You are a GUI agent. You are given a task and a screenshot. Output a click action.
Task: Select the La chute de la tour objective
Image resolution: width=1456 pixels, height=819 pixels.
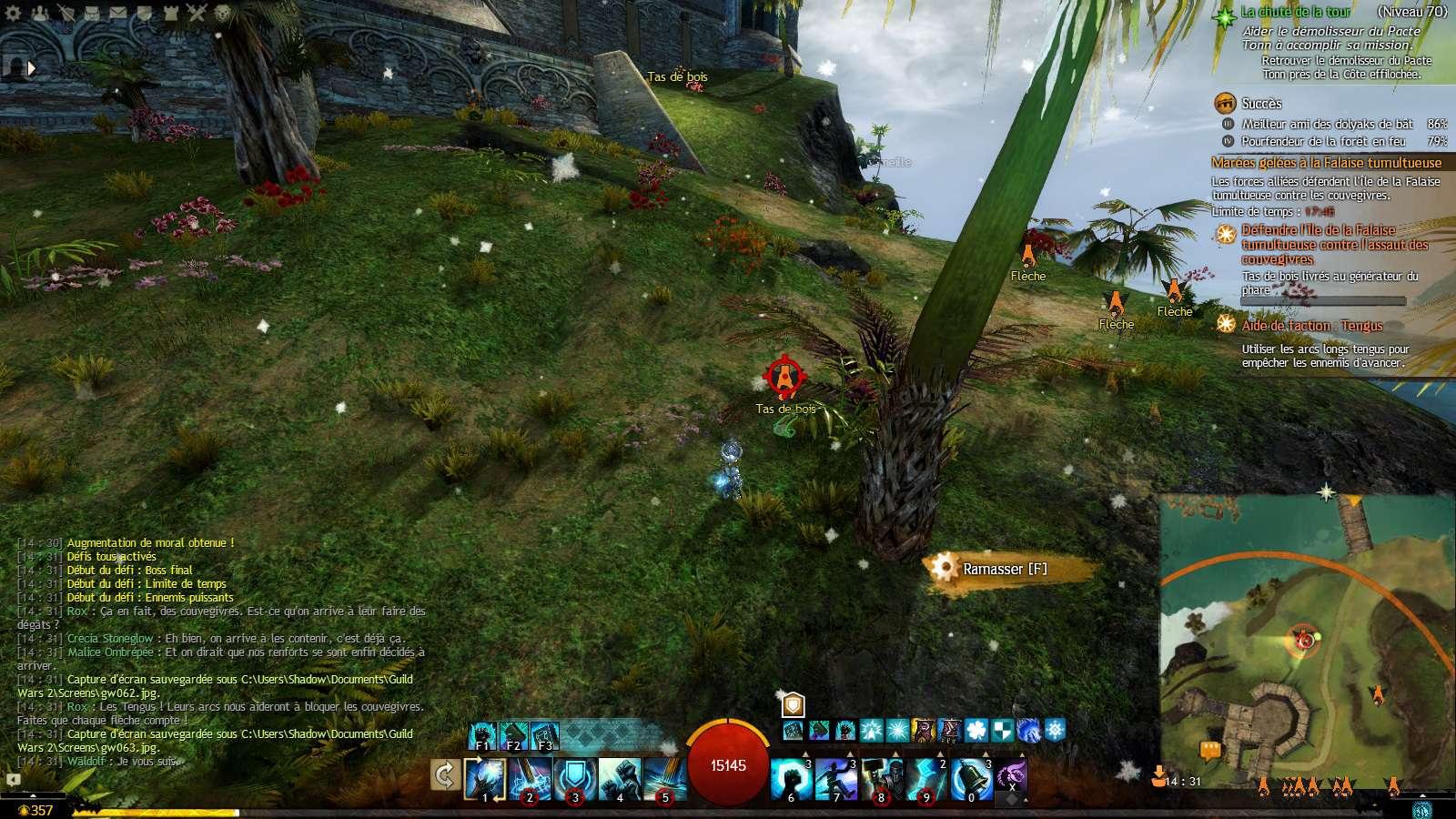(1296, 12)
